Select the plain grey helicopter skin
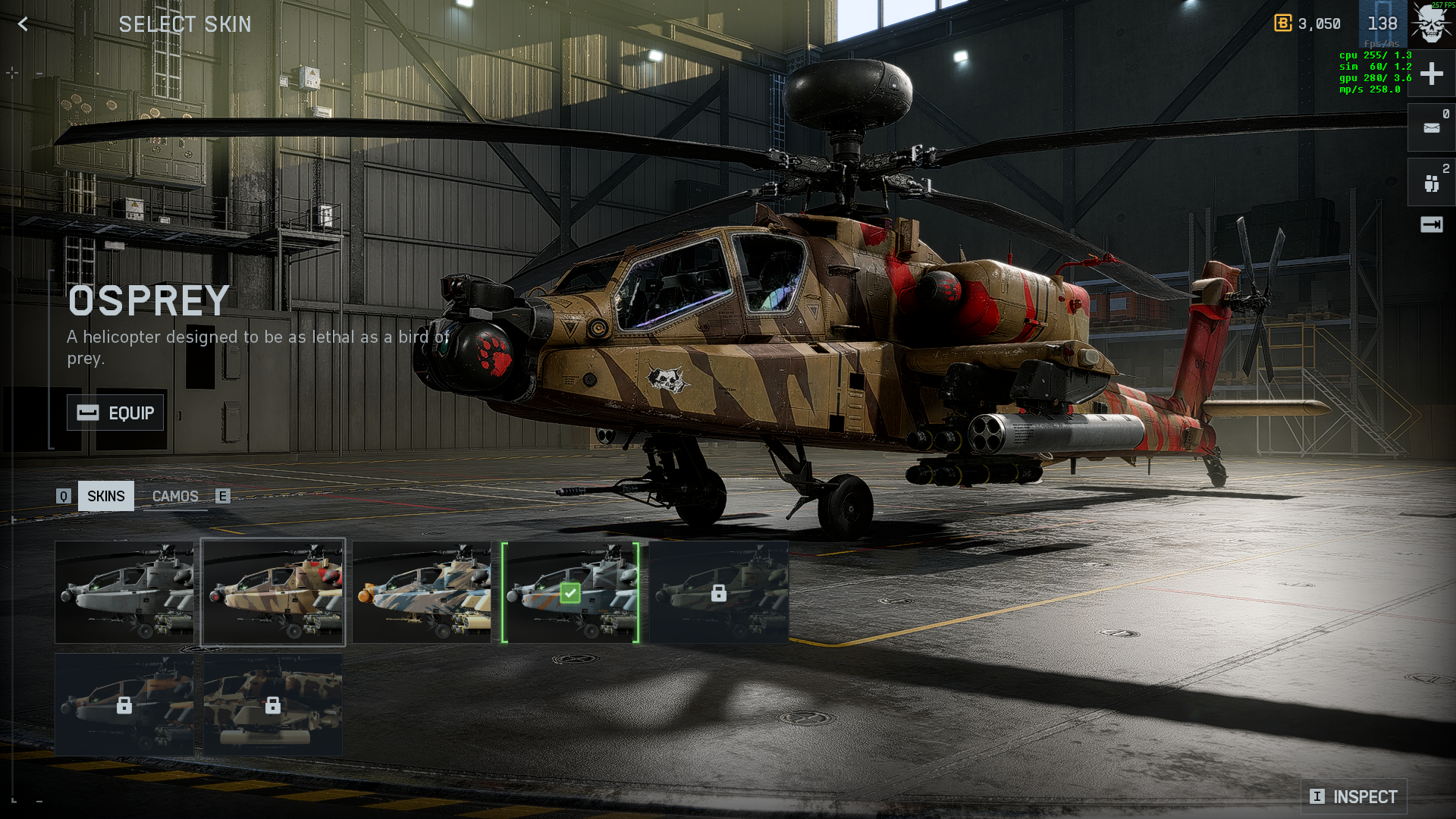1456x819 pixels. [124, 592]
